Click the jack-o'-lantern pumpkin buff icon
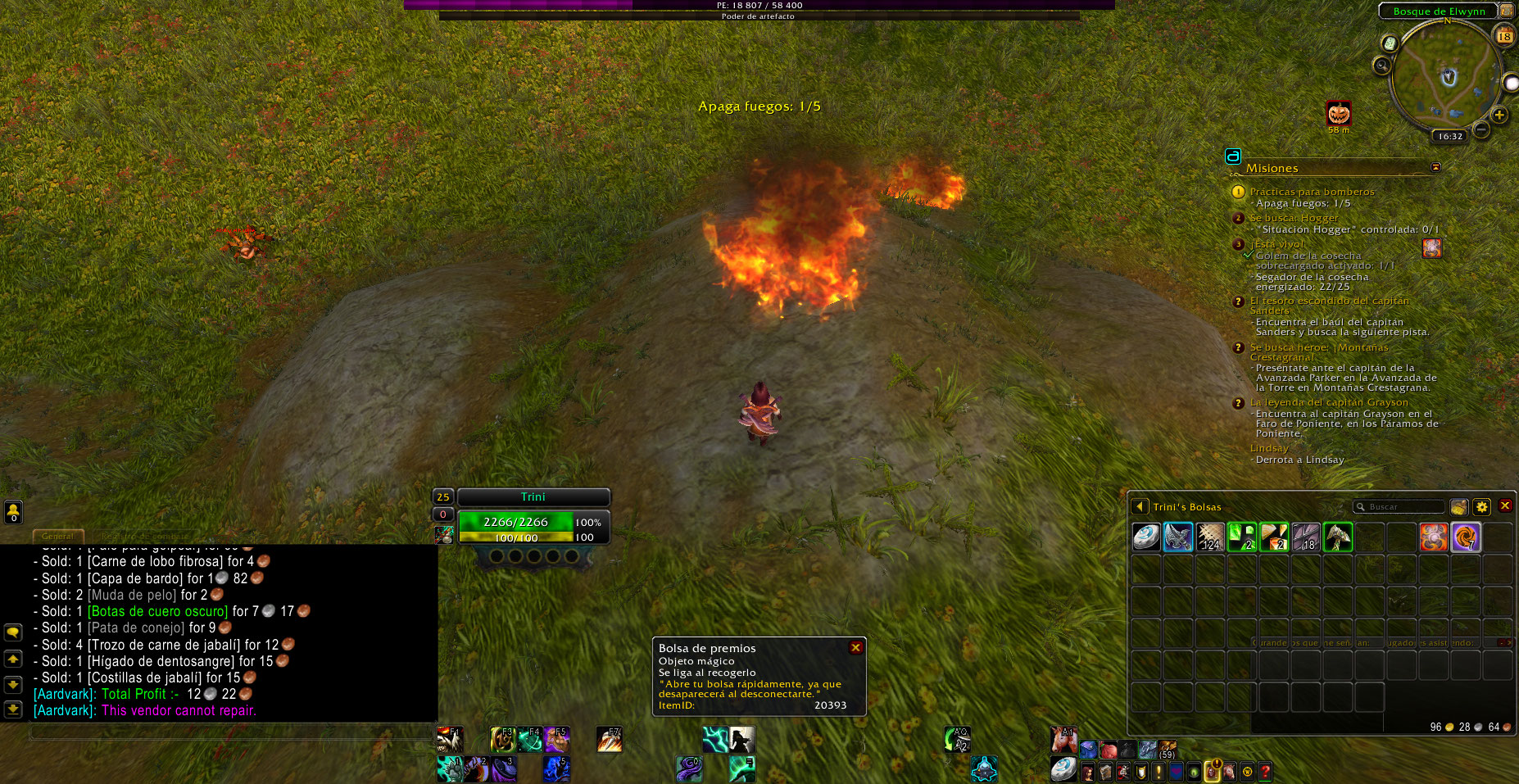Image resolution: width=1519 pixels, height=784 pixels. [1339, 113]
